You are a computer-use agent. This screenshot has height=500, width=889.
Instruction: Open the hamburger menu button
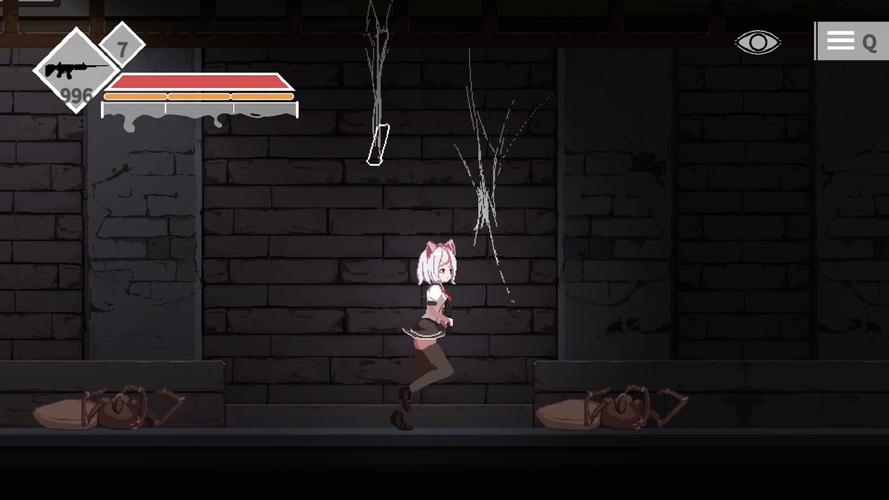pyautogui.click(x=841, y=41)
